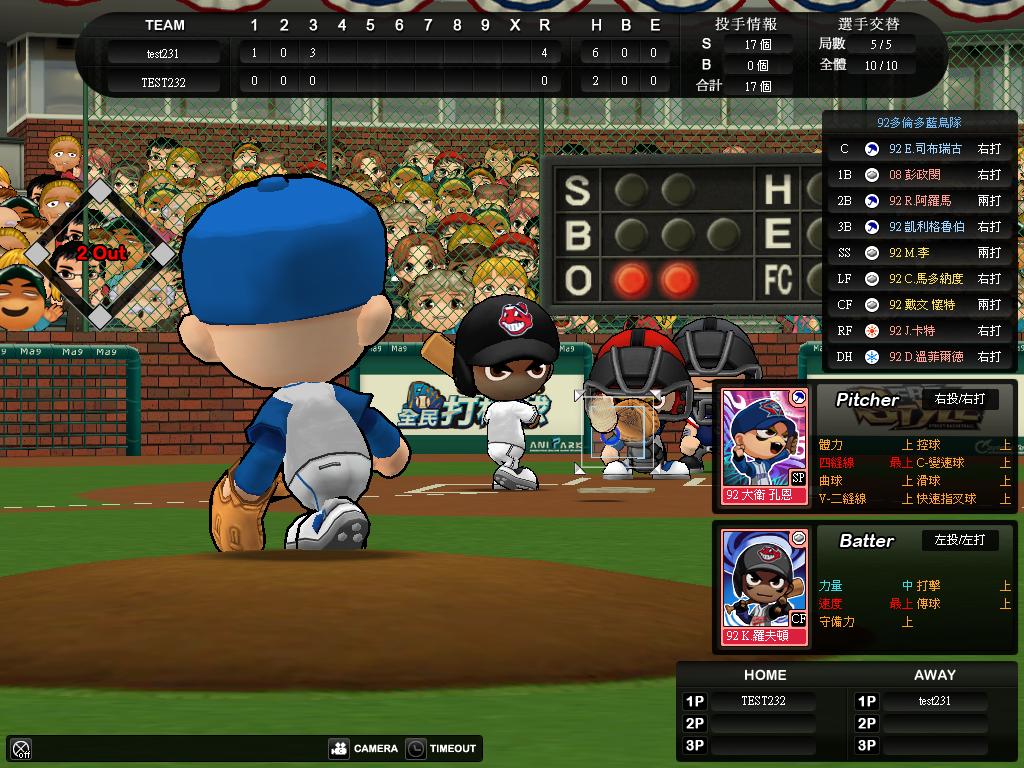The height and width of the screenshot is (768, 1024).
Task: Select HOME 1P player TEST232
Action: pos(763,701)
